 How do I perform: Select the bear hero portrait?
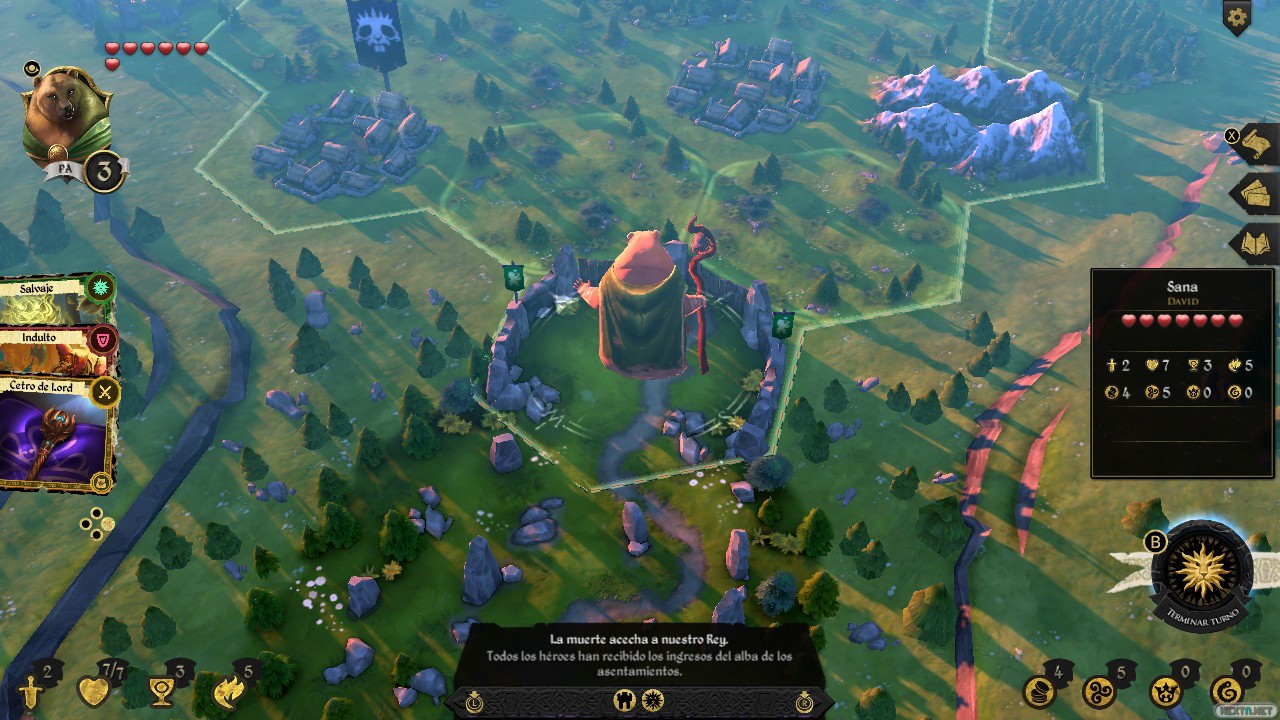point(67,115)
